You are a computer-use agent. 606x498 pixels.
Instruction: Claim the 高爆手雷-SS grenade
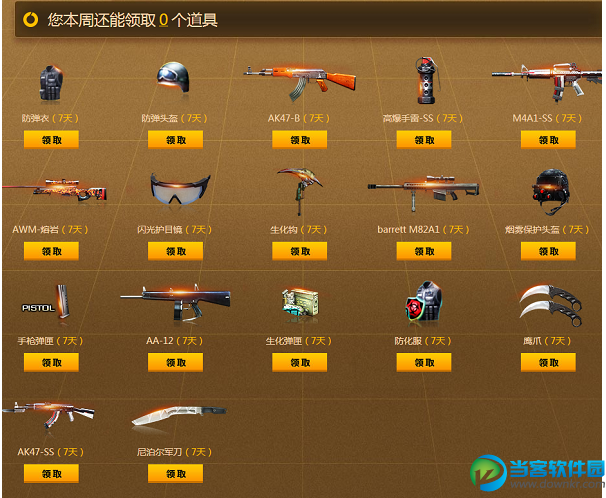[423, 140]
